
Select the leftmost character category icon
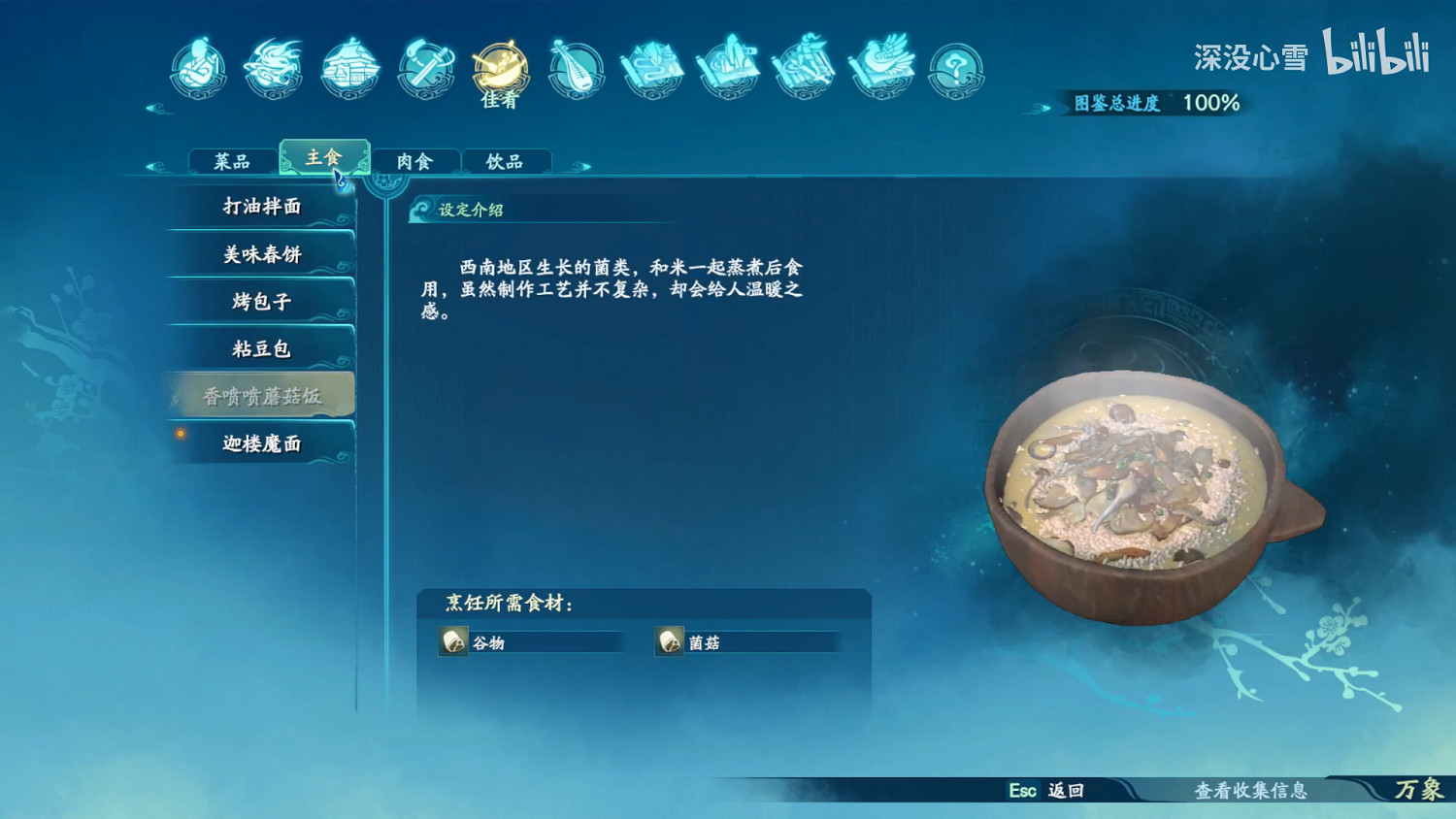coord(199,68)
